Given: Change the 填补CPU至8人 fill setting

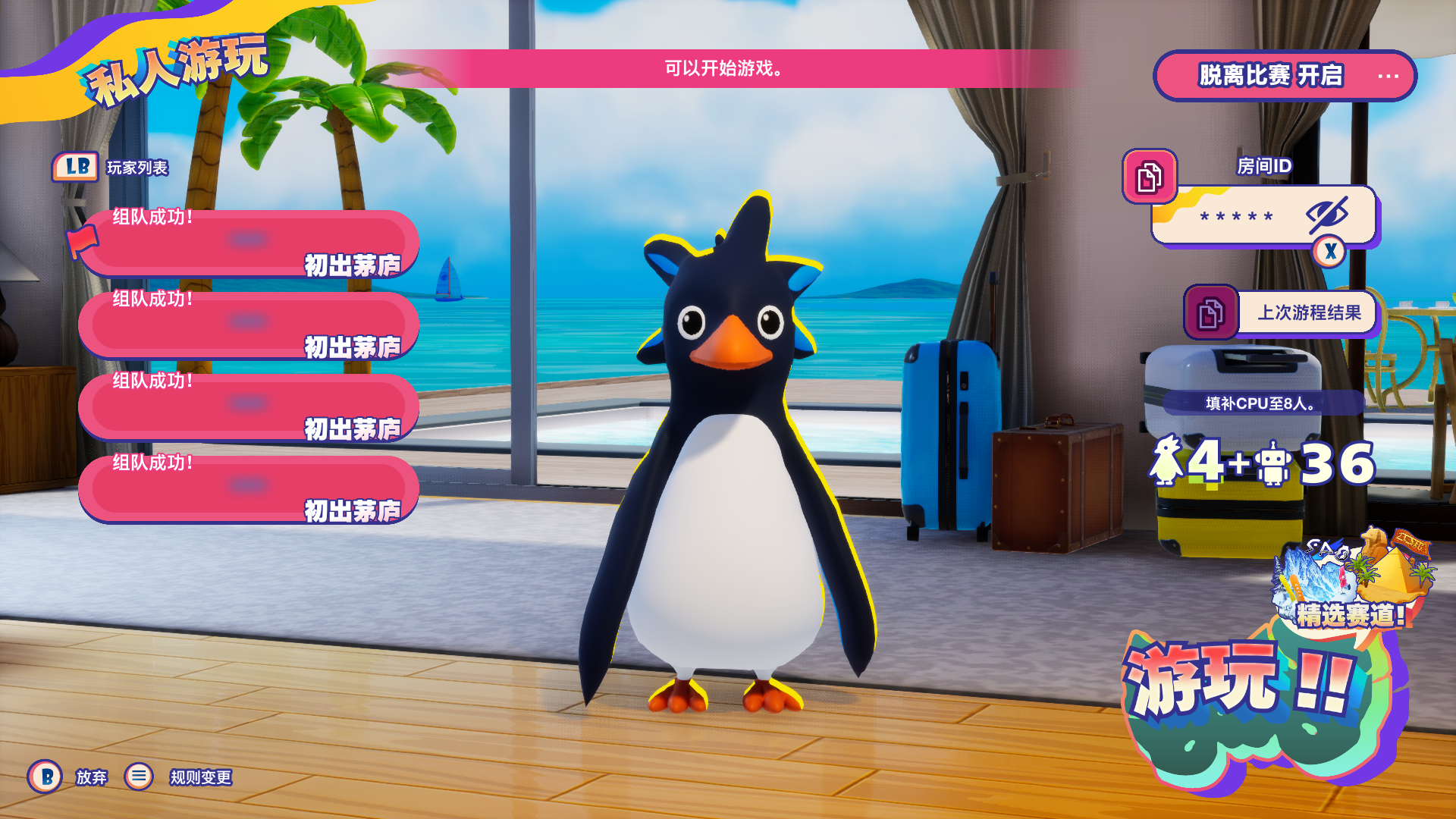Looking at the screenshot, I should (1262, 403).
